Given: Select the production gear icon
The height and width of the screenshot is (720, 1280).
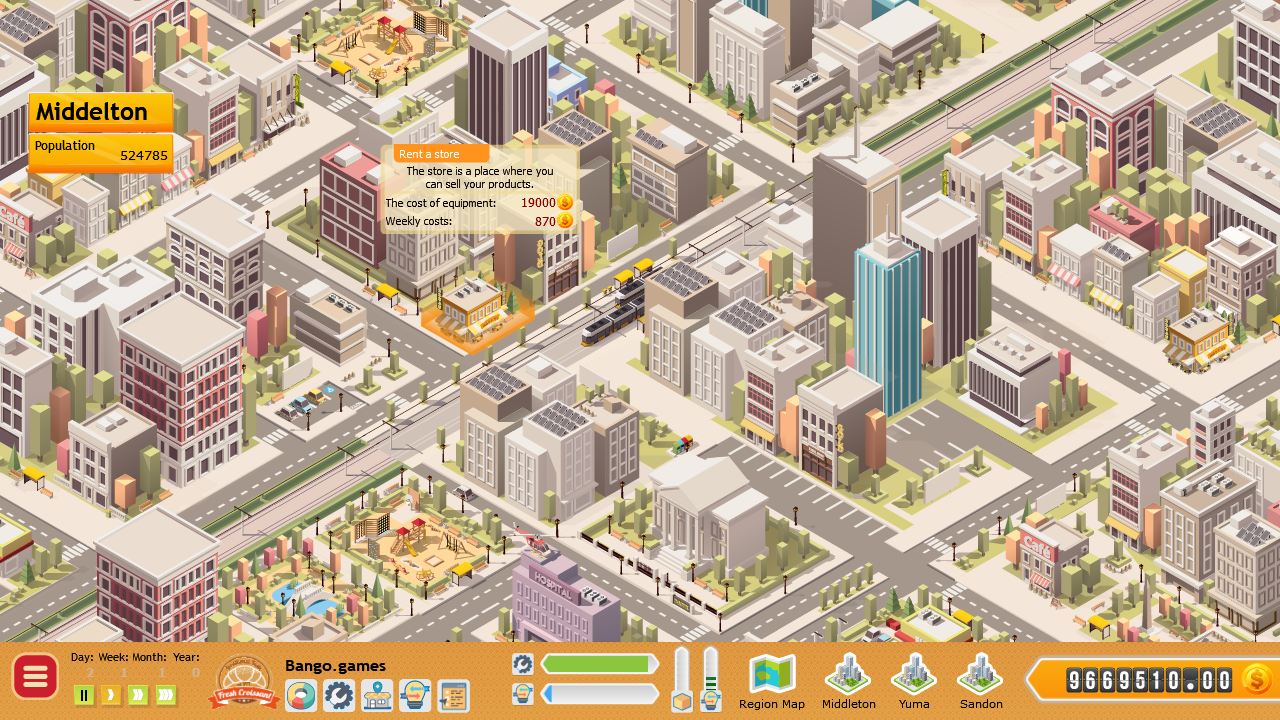Looking at the screenshot, I should 338,694.
